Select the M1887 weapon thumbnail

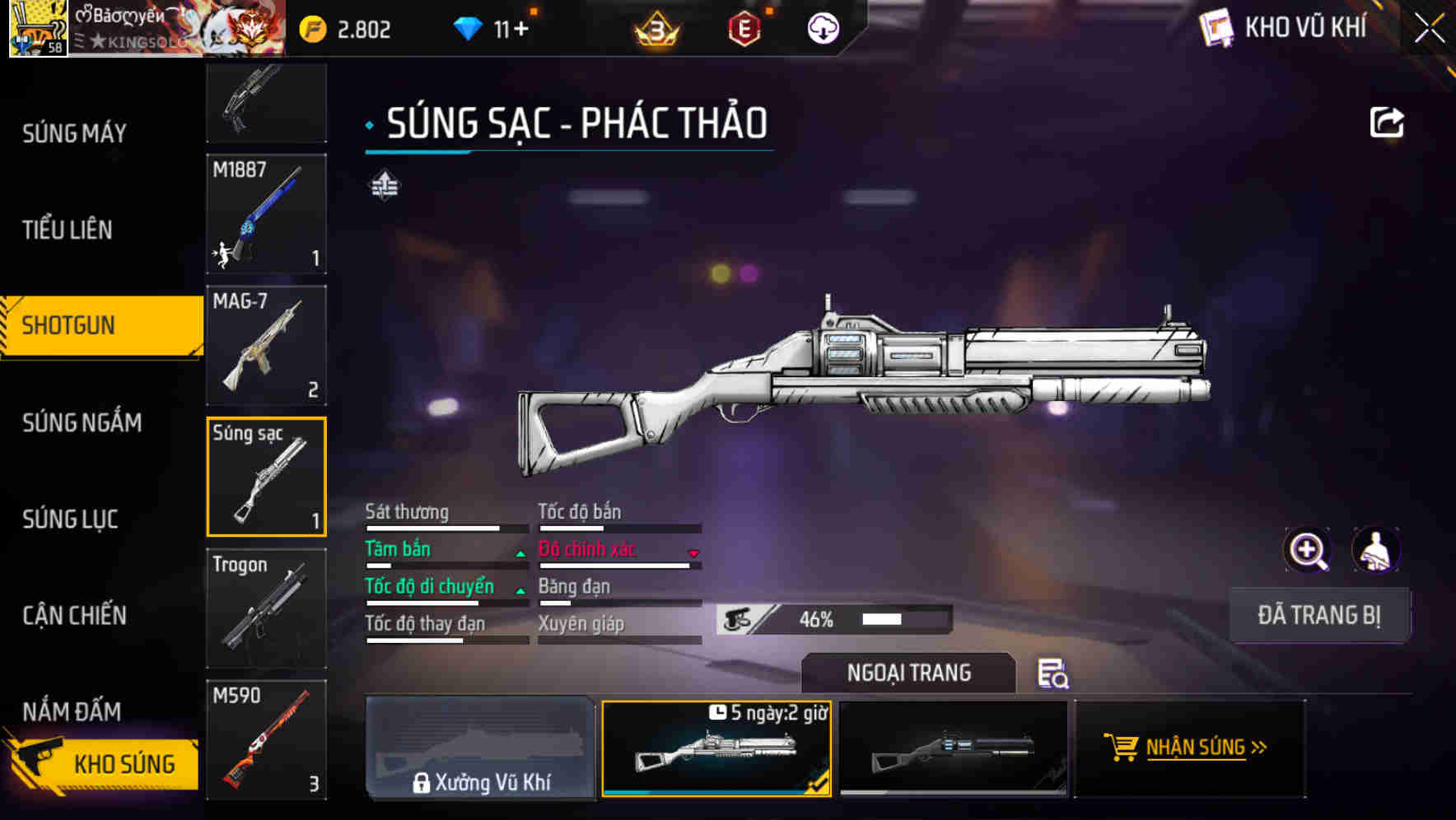click(266, 214)
